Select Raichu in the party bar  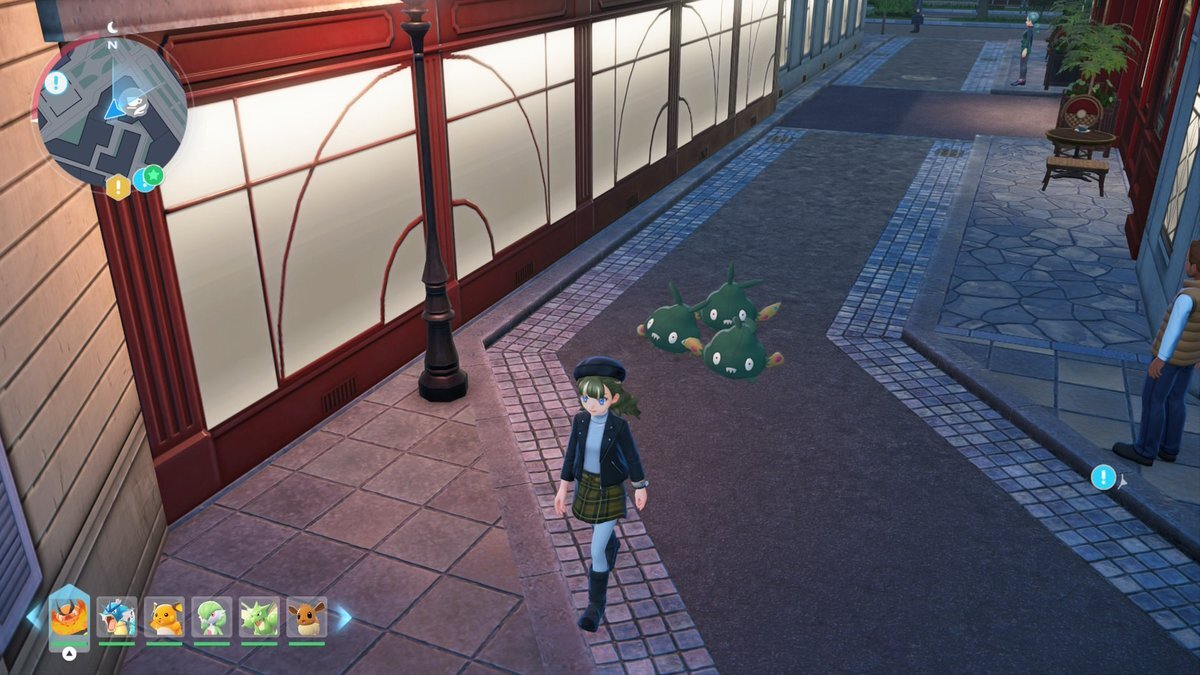164,617
